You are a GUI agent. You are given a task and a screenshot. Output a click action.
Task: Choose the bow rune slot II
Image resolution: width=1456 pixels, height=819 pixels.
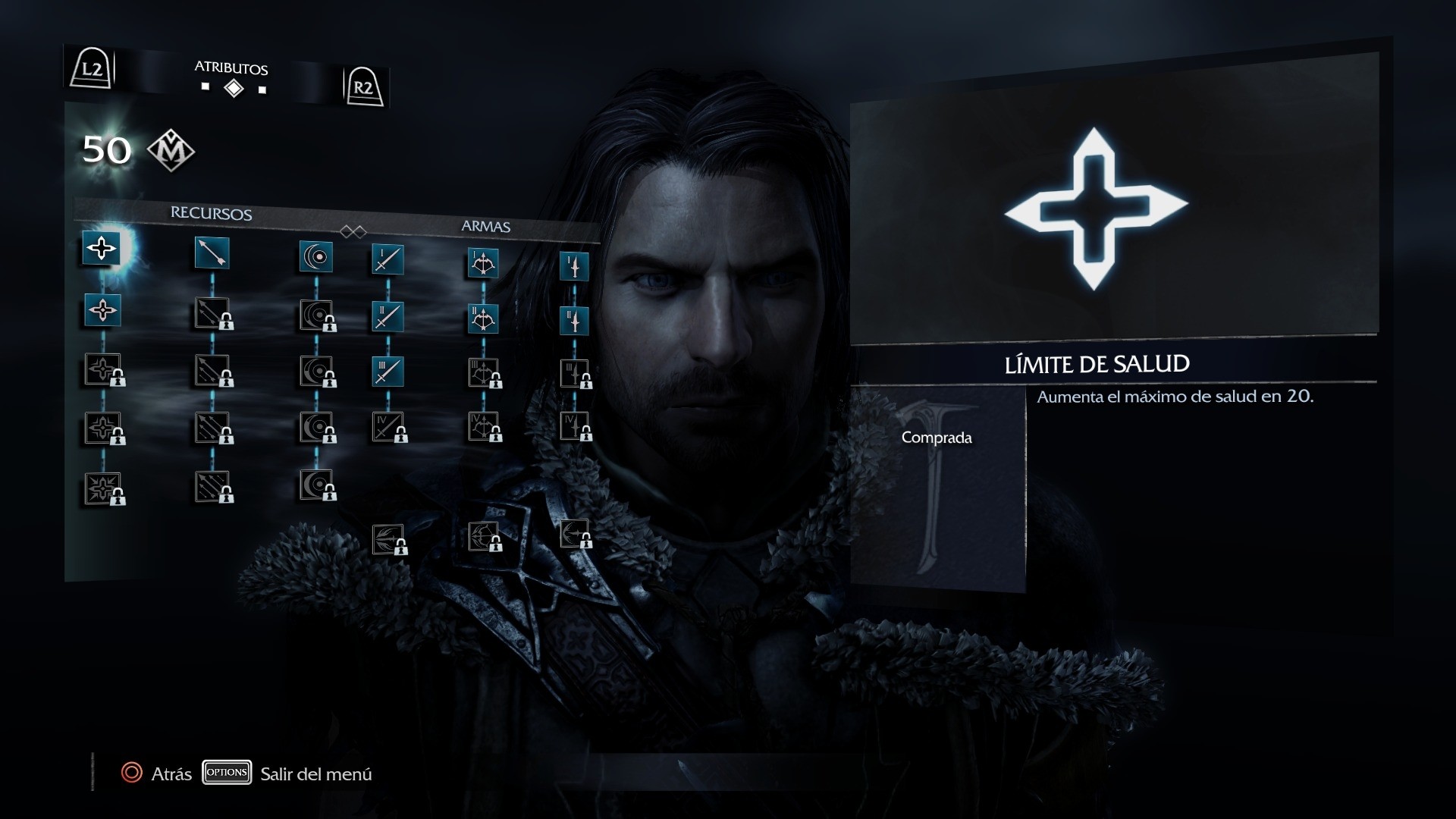[483, 319]
